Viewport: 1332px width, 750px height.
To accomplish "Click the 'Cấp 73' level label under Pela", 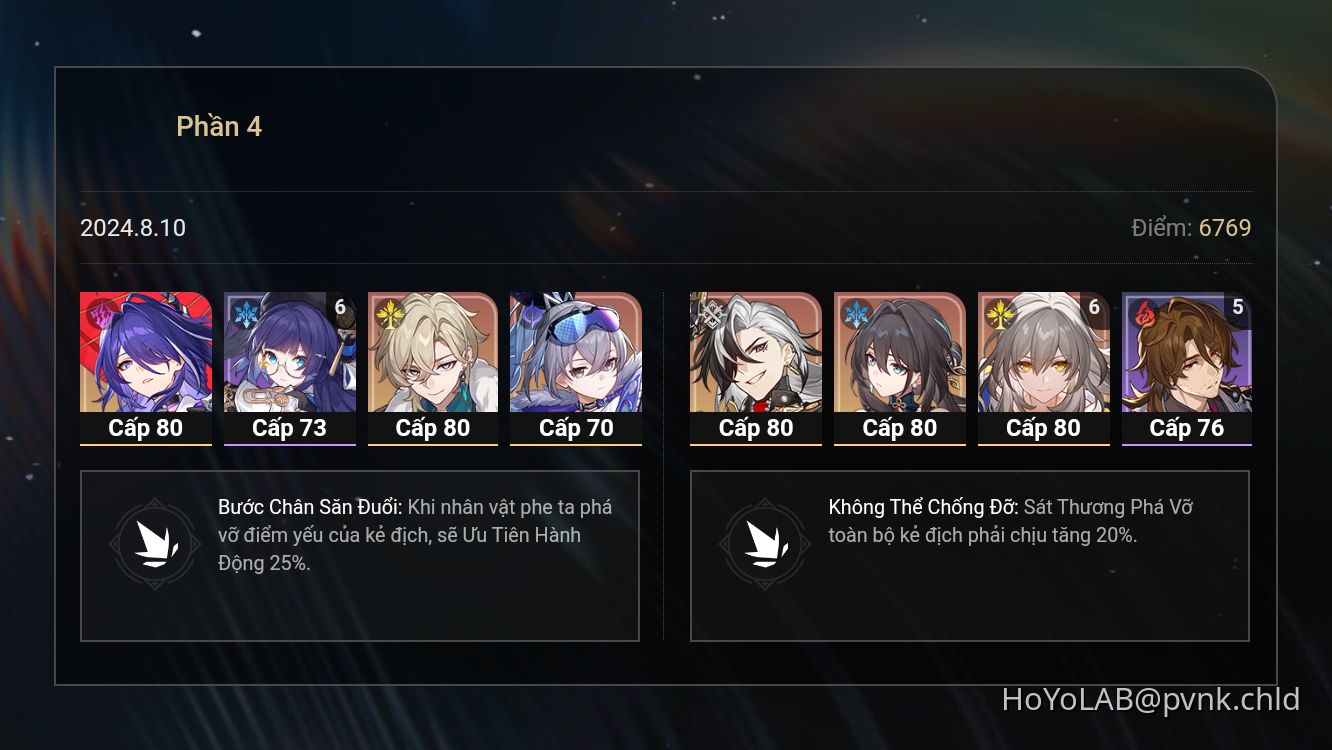I will click(289, 427).
